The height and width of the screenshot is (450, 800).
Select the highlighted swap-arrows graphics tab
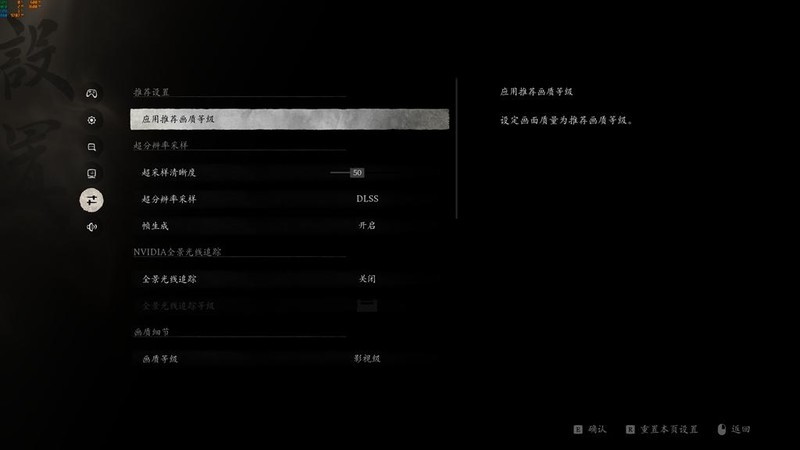pos(92,200)
